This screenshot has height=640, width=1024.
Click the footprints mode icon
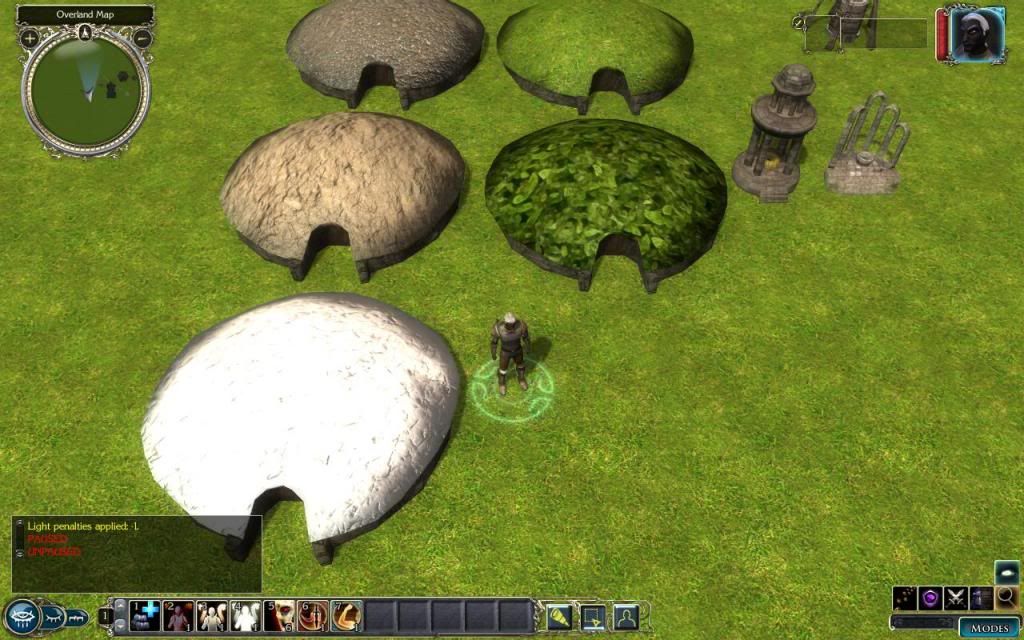tap(906, 598)
